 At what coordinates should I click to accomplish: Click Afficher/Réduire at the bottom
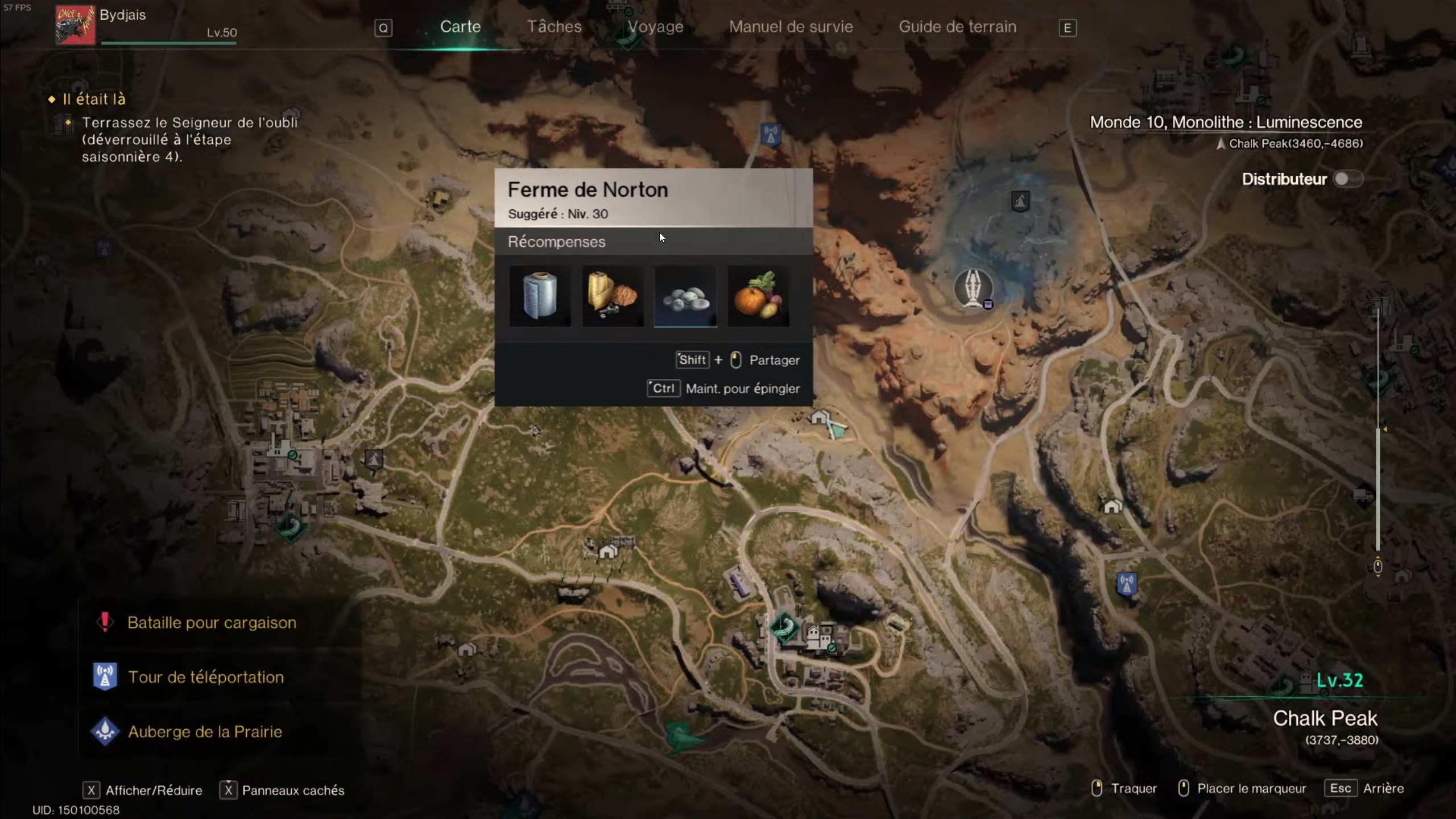point(154,790)
